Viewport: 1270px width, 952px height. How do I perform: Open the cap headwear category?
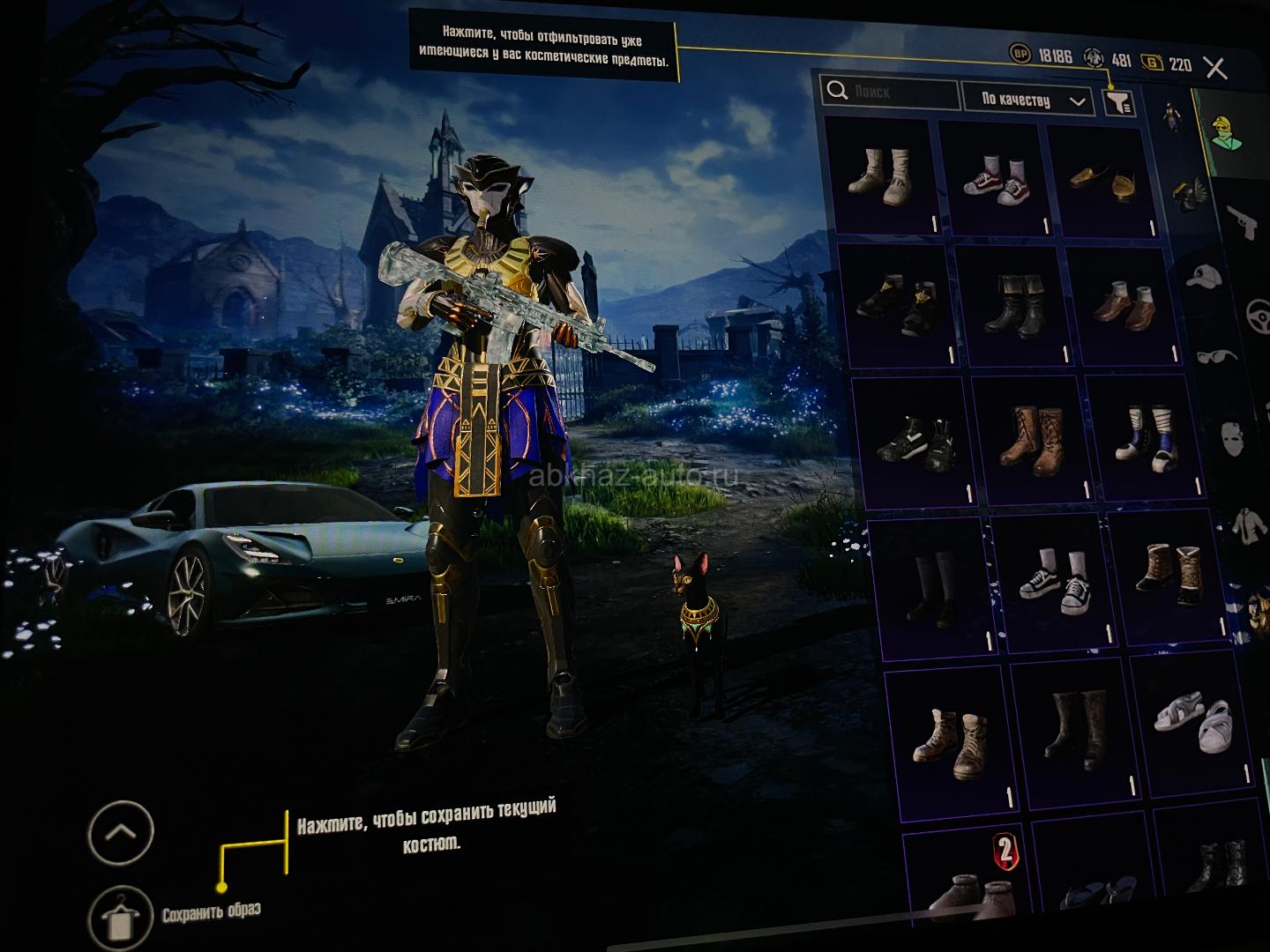1206,279
